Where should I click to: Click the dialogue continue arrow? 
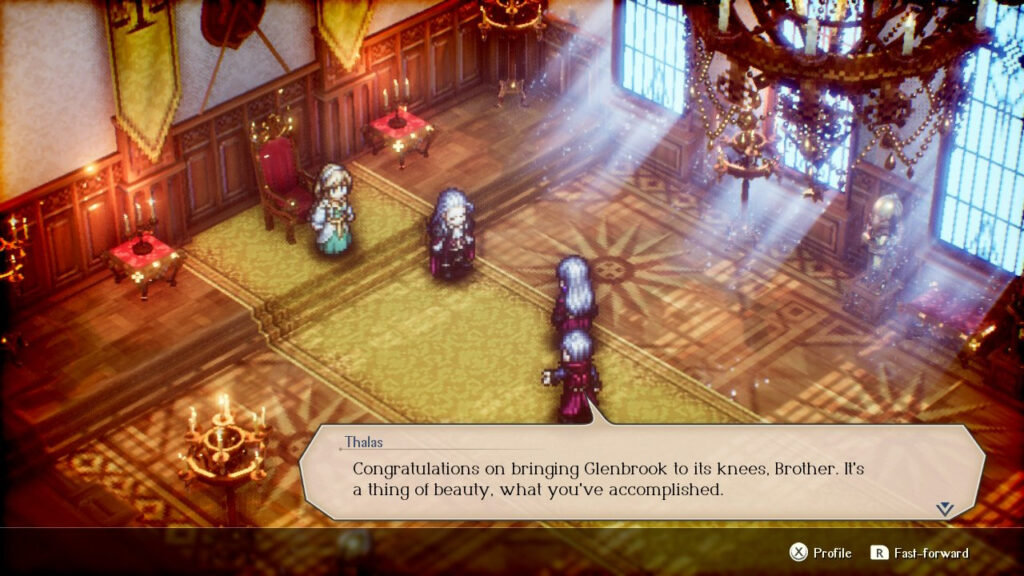pyautogui.click(x=944, y=509)
